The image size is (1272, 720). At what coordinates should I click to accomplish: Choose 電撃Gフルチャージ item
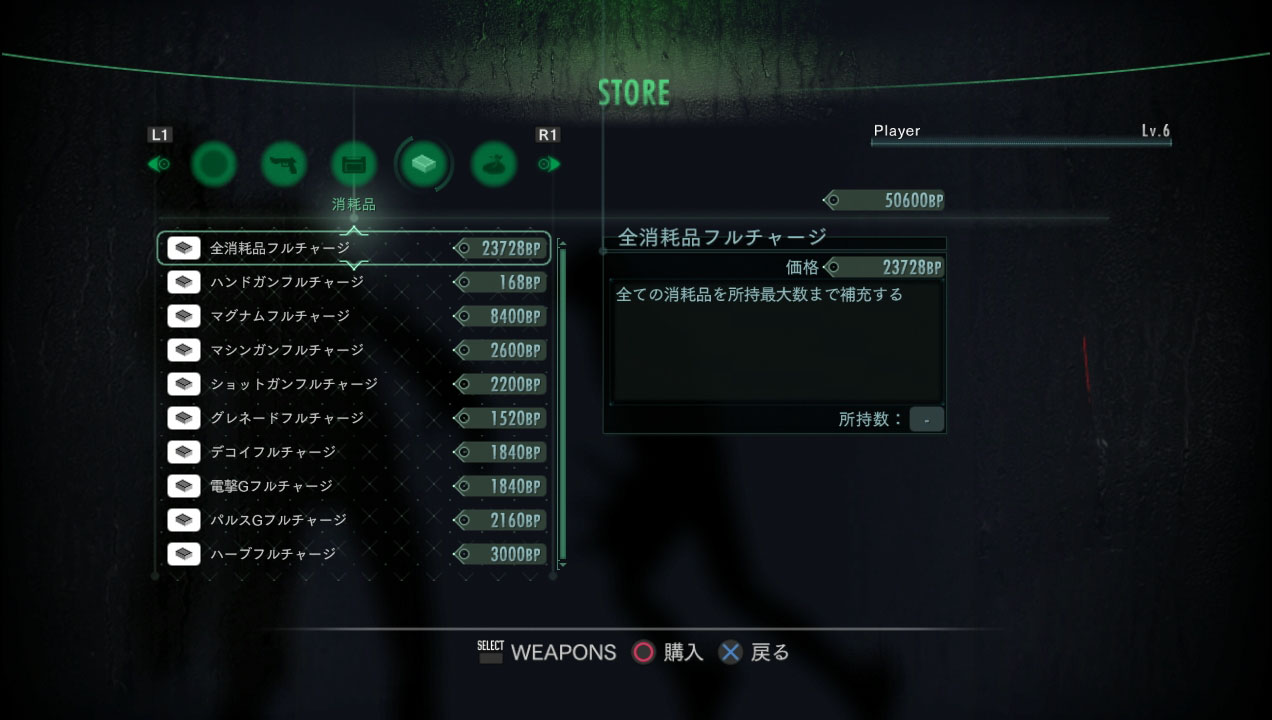(x=354, y=486)
